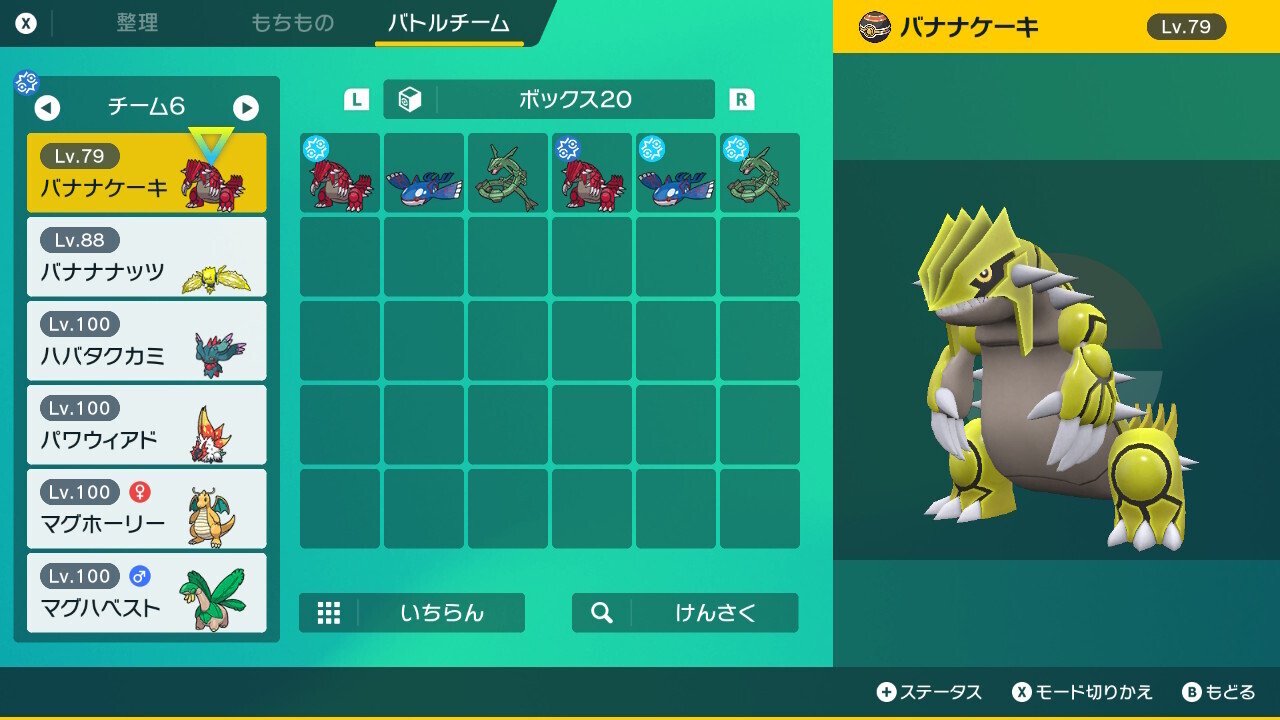This screenshot has width=1280, height=720.
Task: Select the Zapdos team member バナナナッツ
Action: click(146, 255)
